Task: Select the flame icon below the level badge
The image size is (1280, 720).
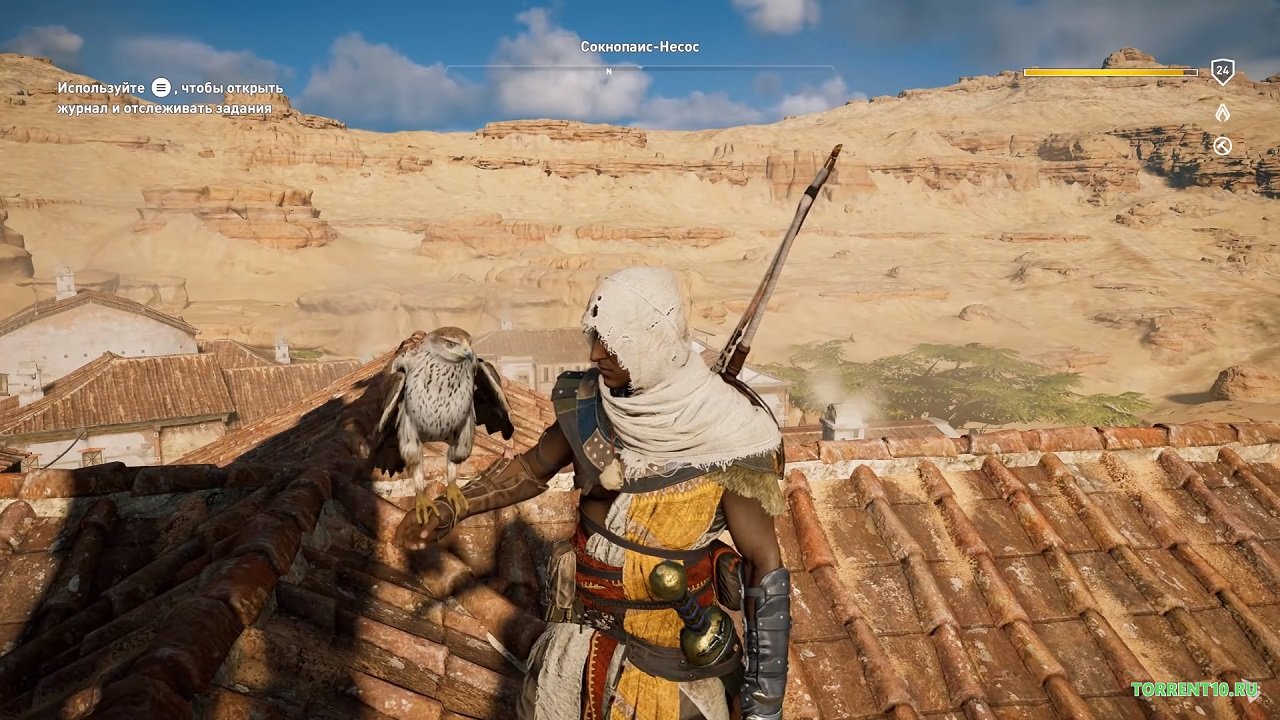Action: (x=1222, y=112)
